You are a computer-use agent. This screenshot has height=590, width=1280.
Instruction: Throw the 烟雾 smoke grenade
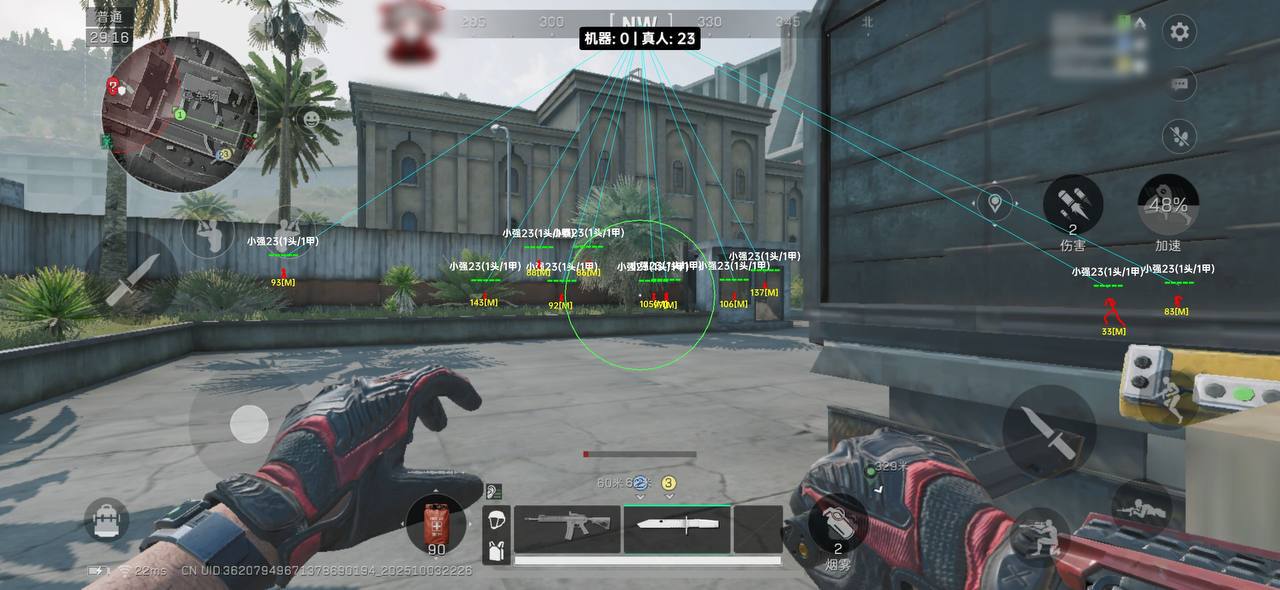[x=838, y=524]
